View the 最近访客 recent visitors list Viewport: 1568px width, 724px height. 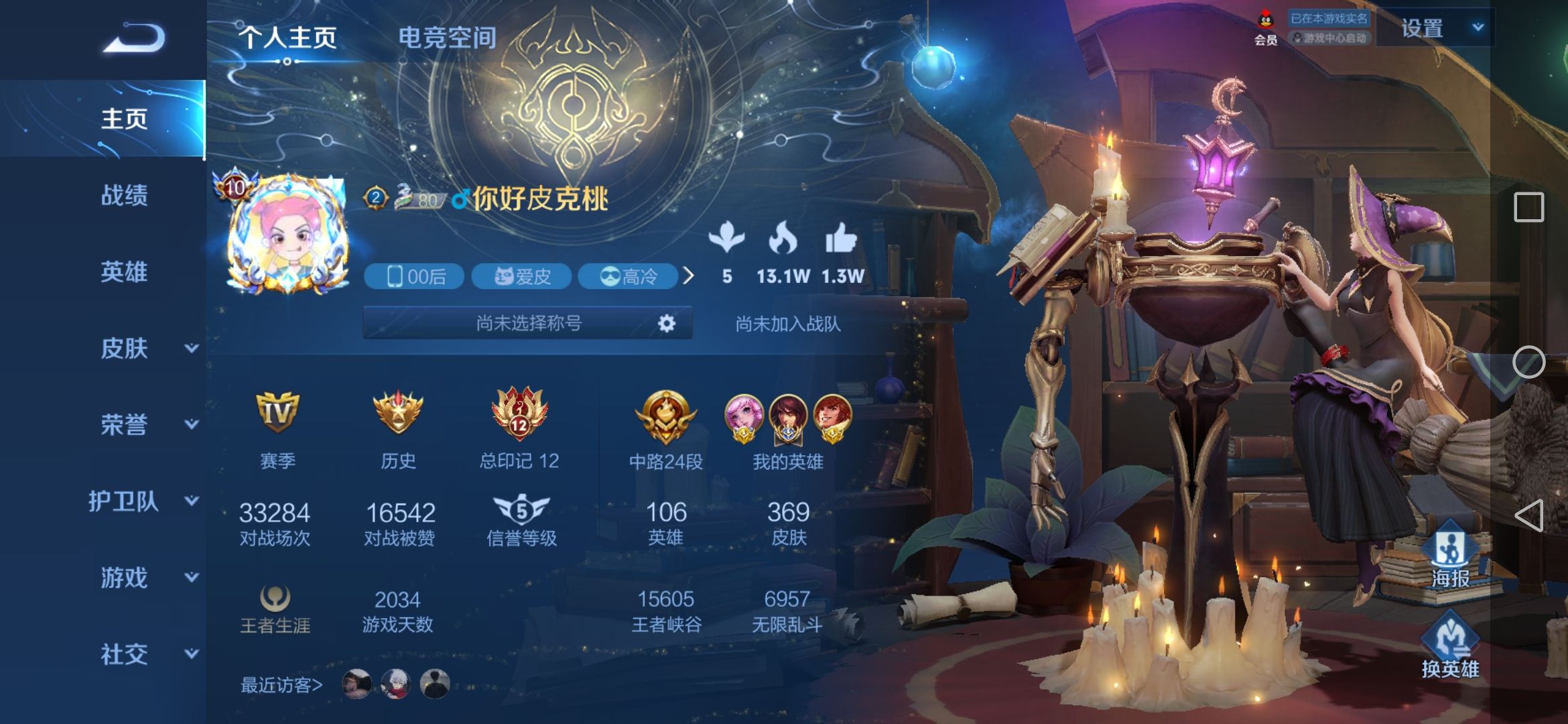[281, 685]
